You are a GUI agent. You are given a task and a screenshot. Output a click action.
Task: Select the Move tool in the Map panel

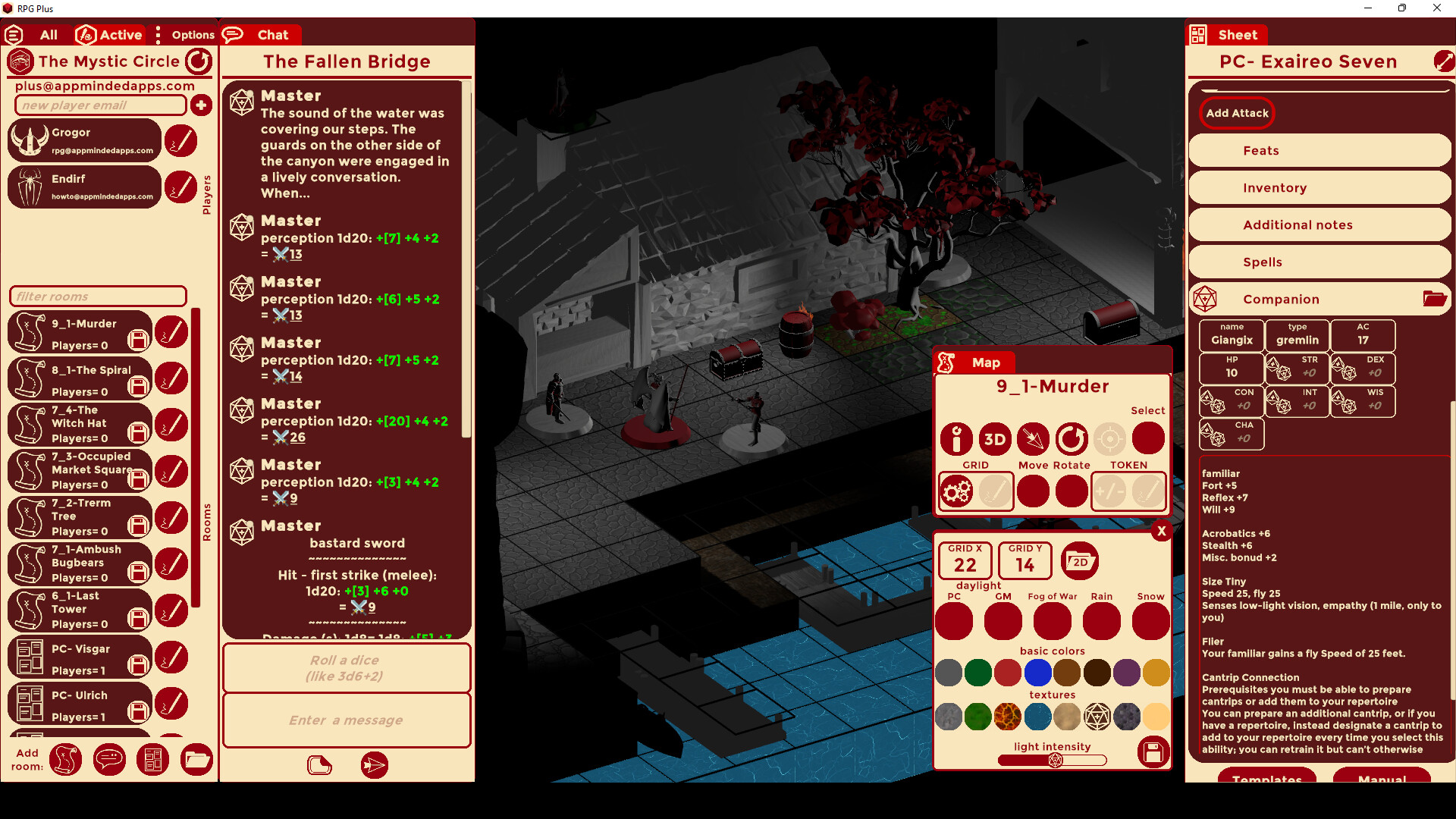click(x=1033, y=439)
